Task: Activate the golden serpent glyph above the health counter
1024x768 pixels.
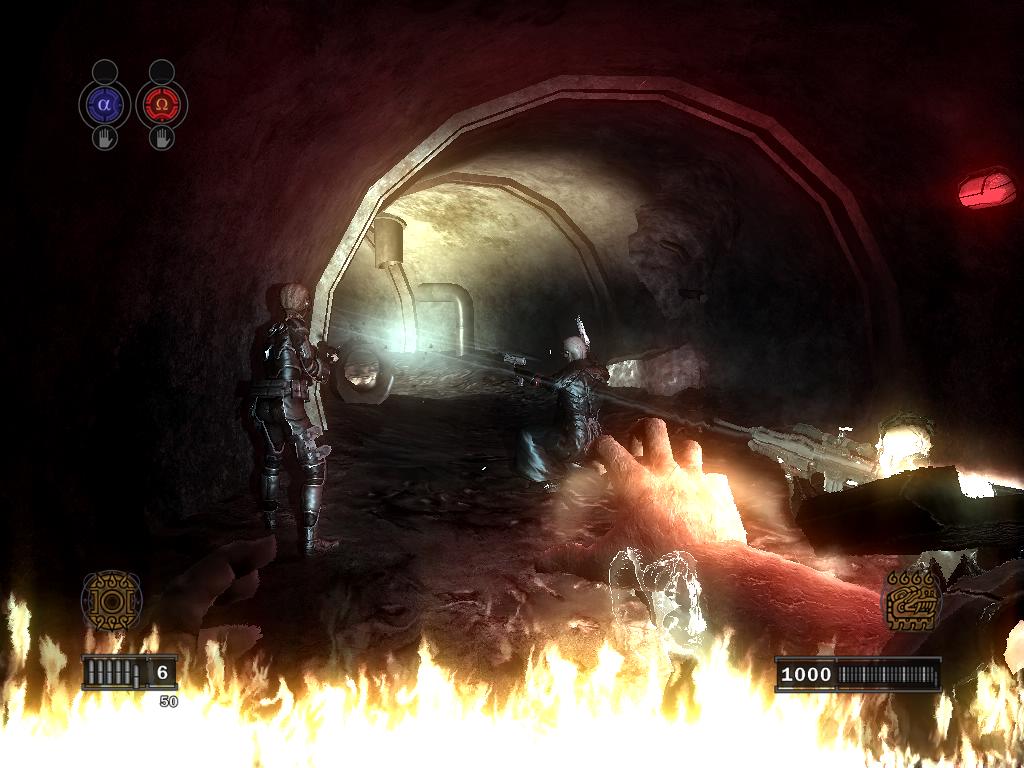Action: (x=911, y=598)
